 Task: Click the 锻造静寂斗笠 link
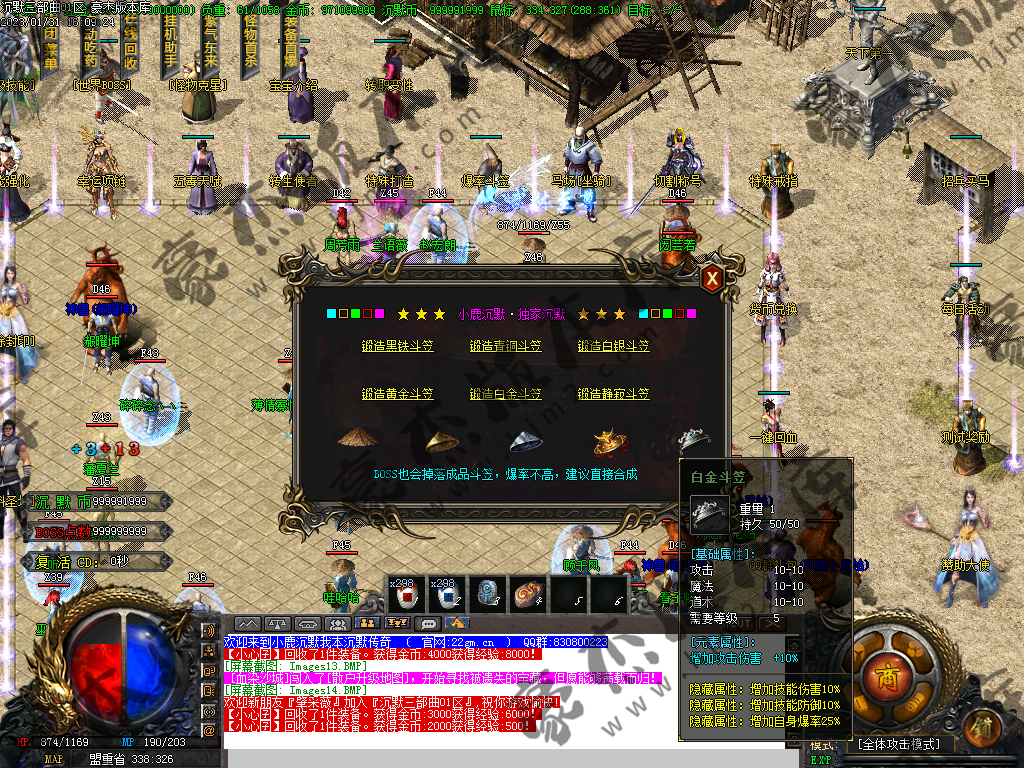coord(613,394)
